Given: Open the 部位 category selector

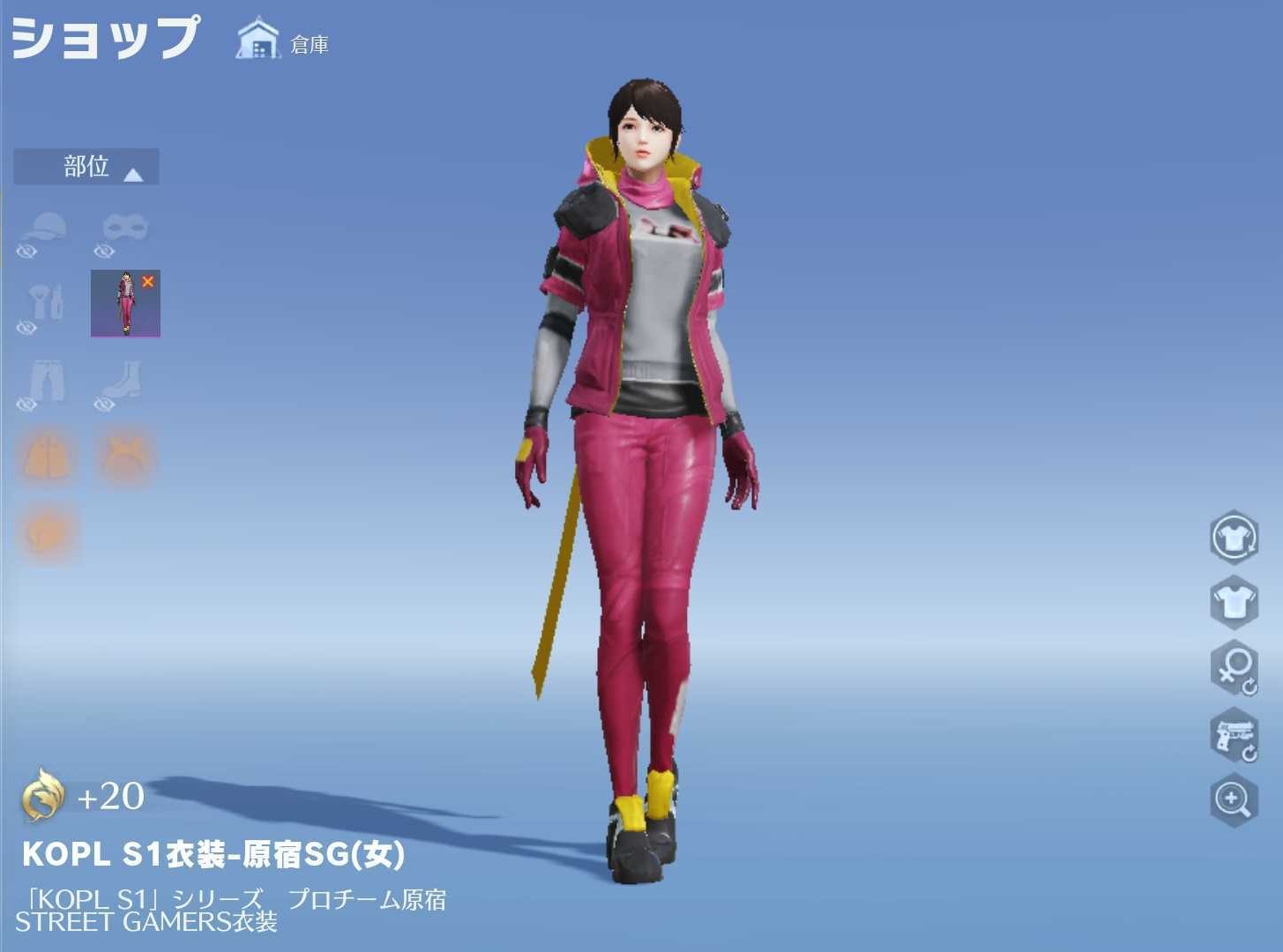Looking at the screenshot, I should 86,167.
